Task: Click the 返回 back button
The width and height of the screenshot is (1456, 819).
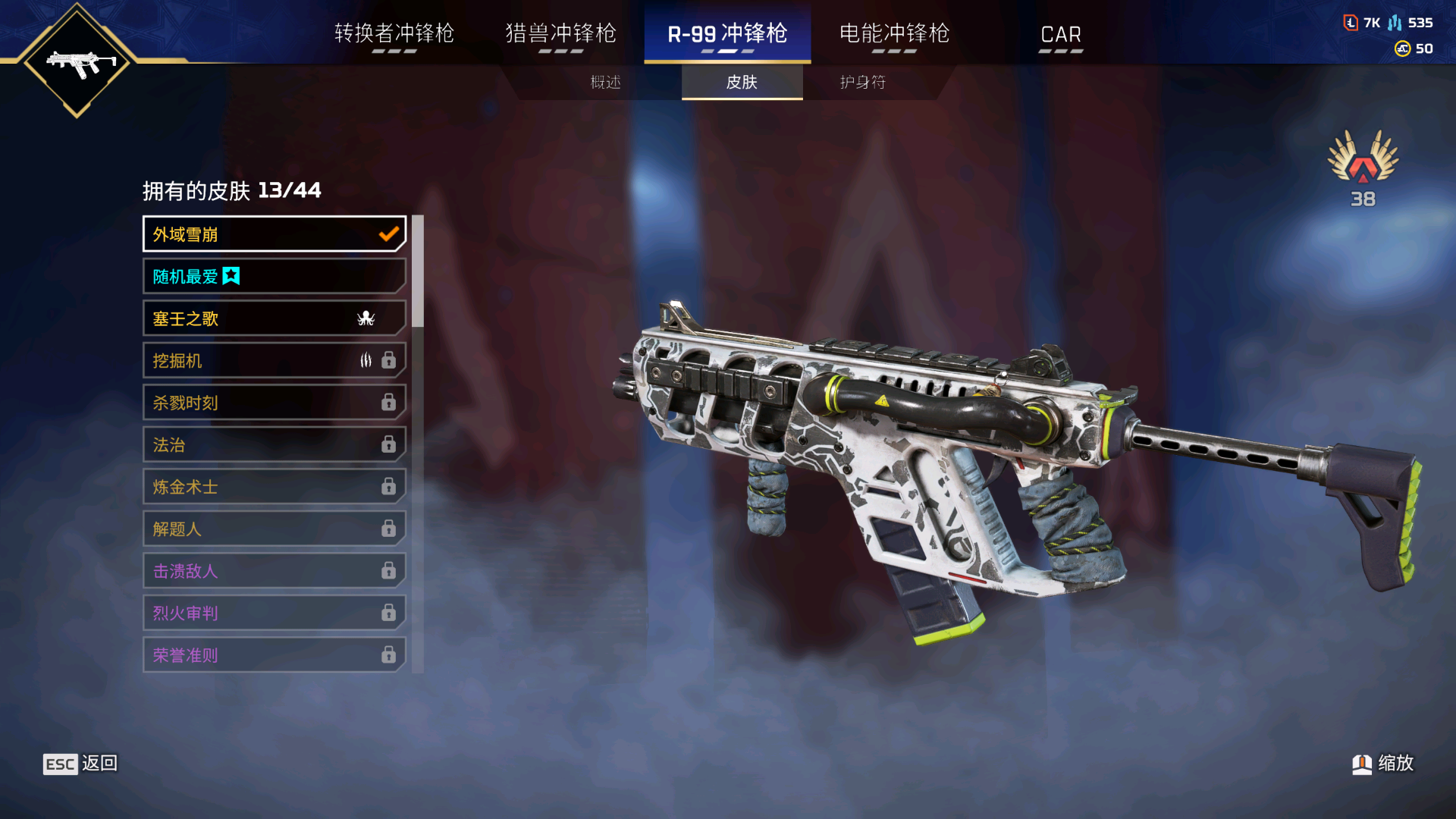Action: pyautogui.click(x=80, y=764)
